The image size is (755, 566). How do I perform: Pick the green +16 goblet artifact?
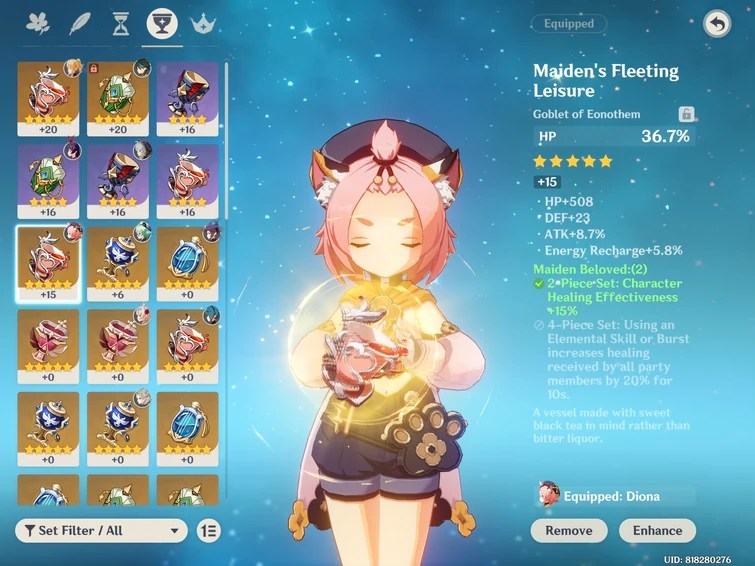click(x=48, y=180)
